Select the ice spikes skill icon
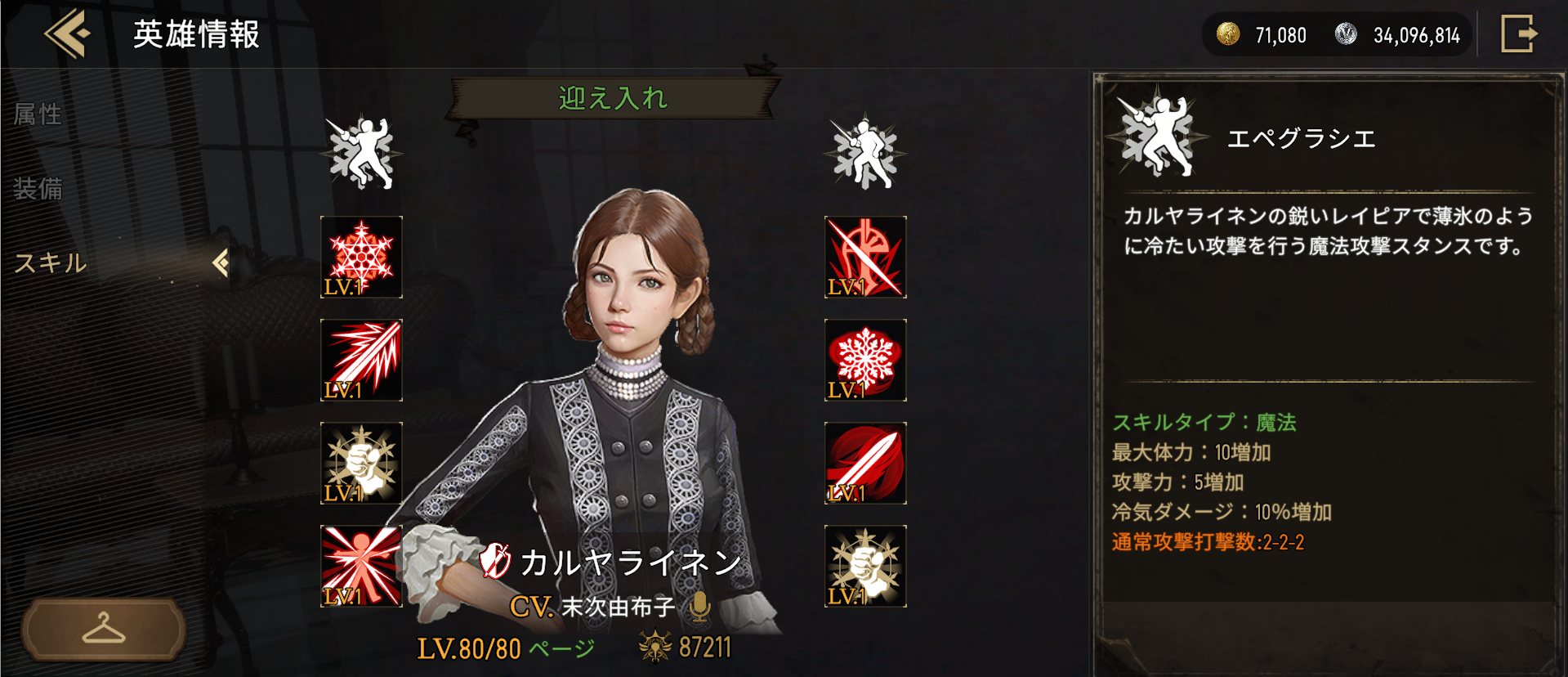 (x=362, y=360)
